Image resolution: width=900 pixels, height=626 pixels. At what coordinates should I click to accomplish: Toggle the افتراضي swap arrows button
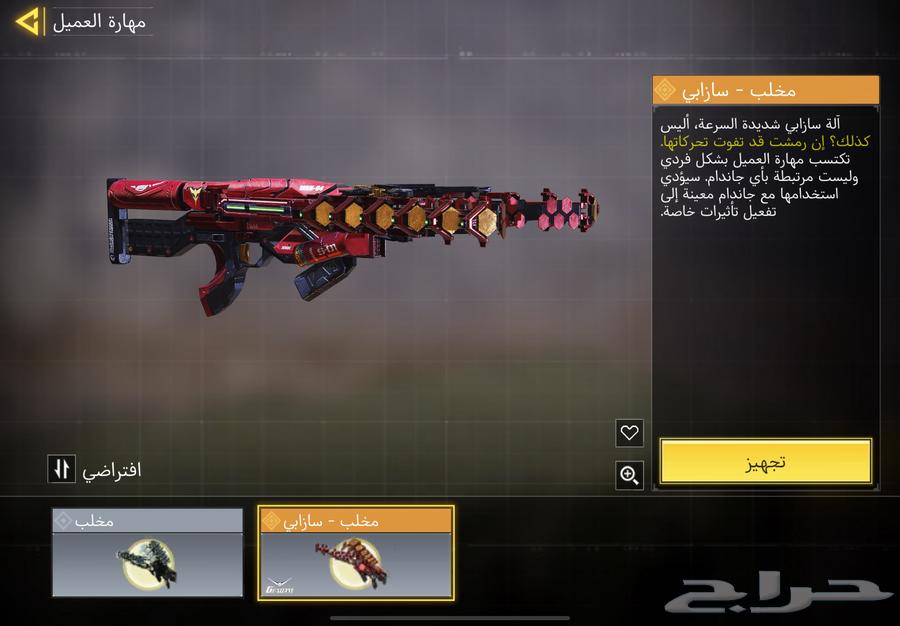point(61,468)
